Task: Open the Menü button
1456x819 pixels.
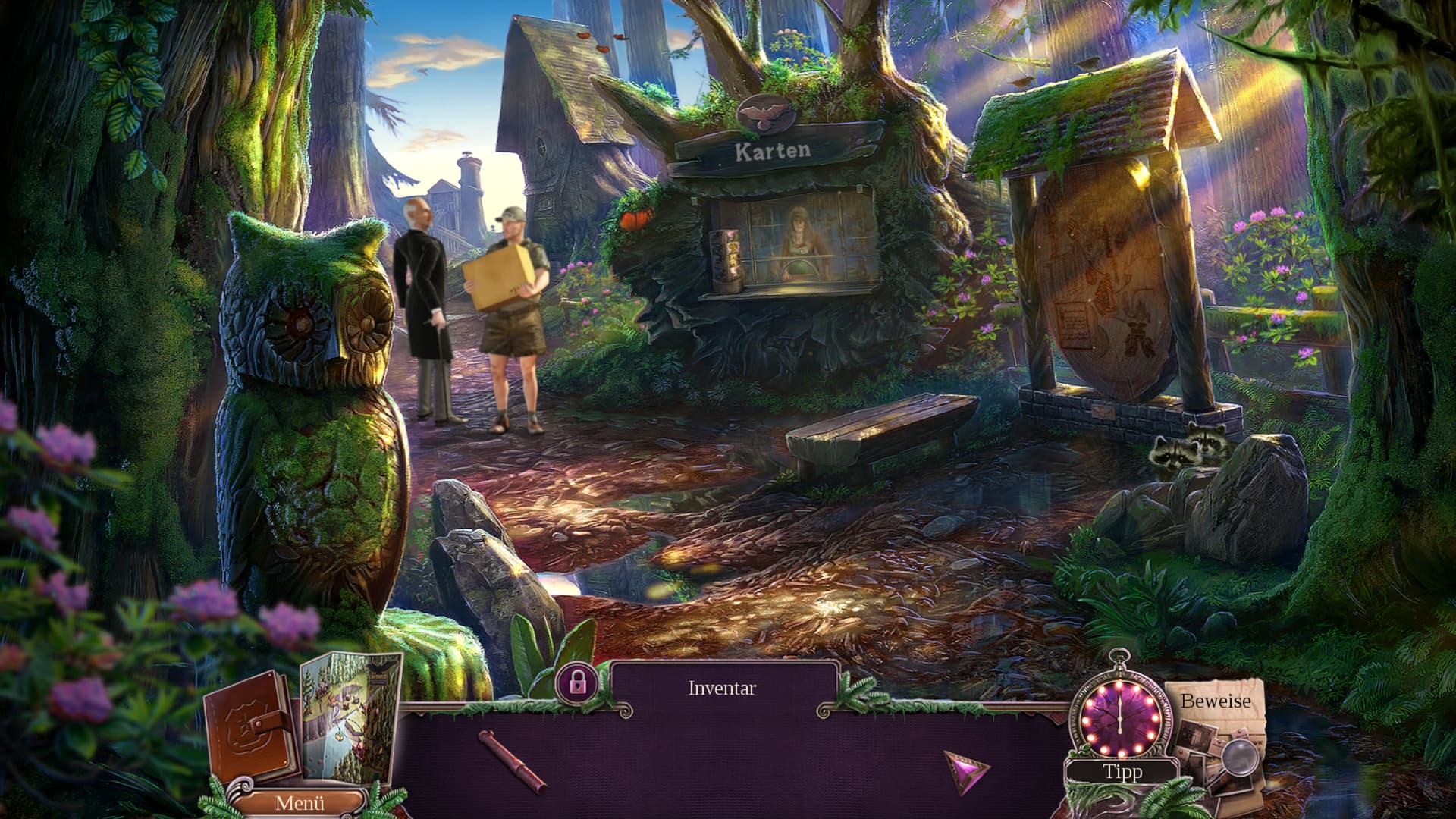Action: (x=300, y=803)
